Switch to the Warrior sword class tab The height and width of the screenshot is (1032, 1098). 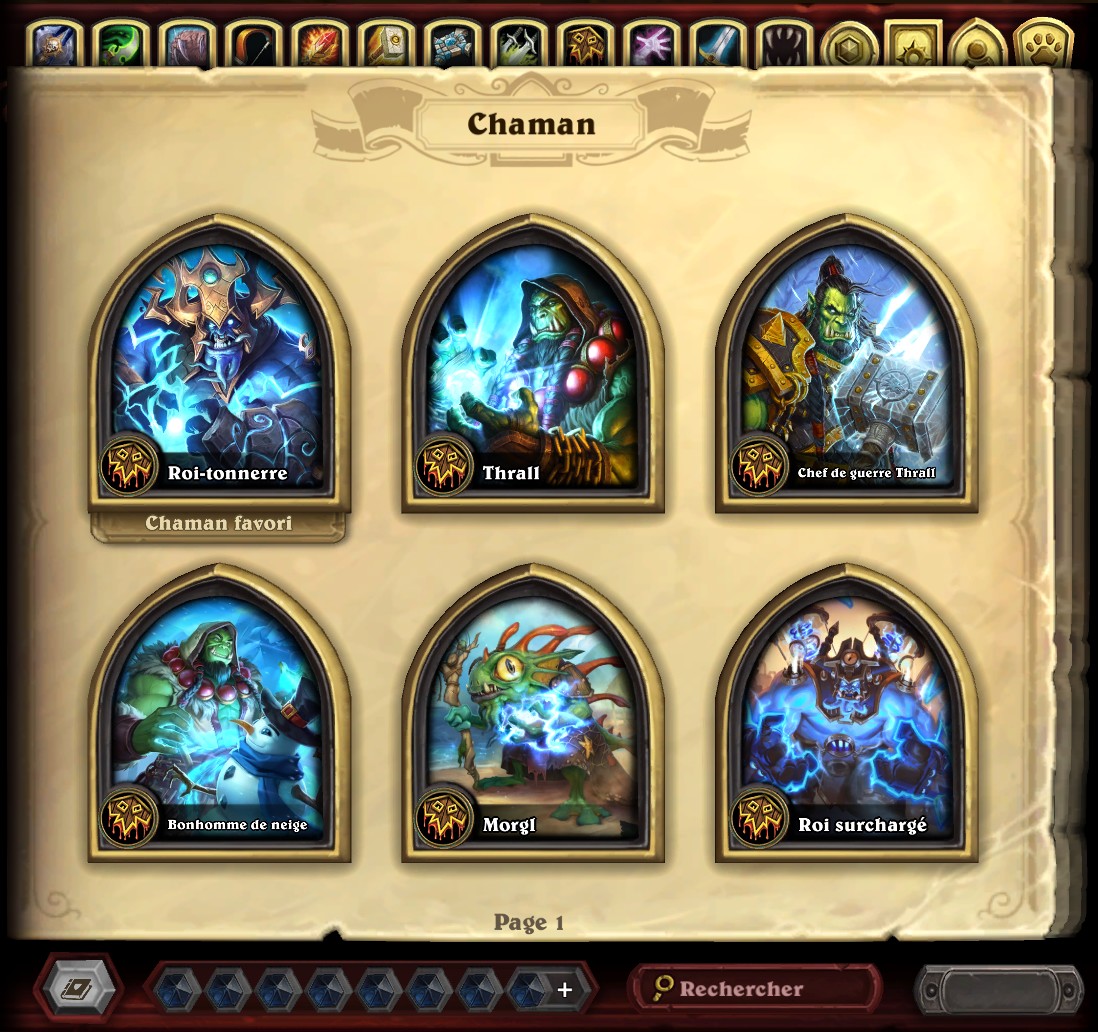tap(717, 45)
